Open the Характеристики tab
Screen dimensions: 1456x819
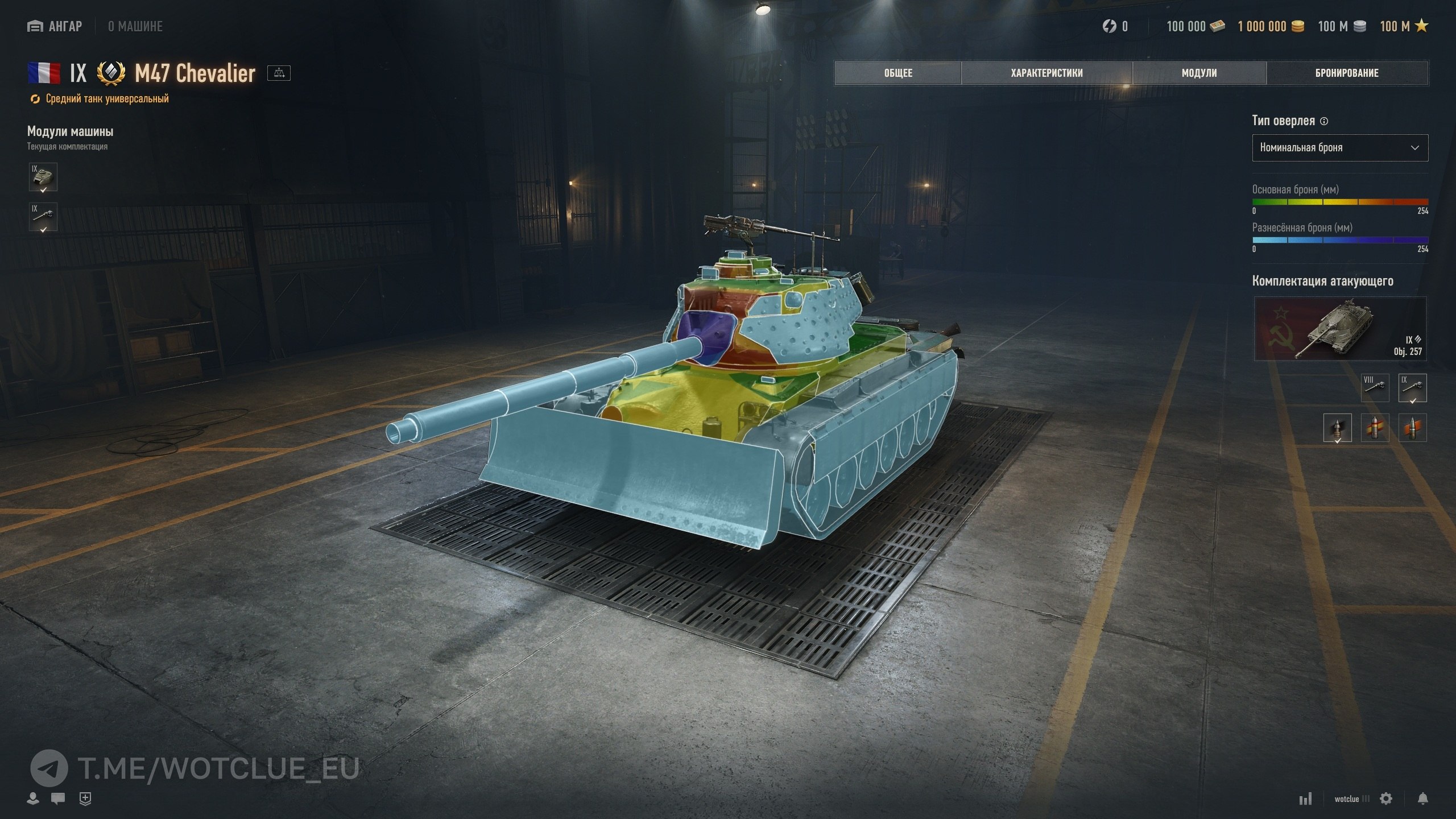tap(1046, 73)
